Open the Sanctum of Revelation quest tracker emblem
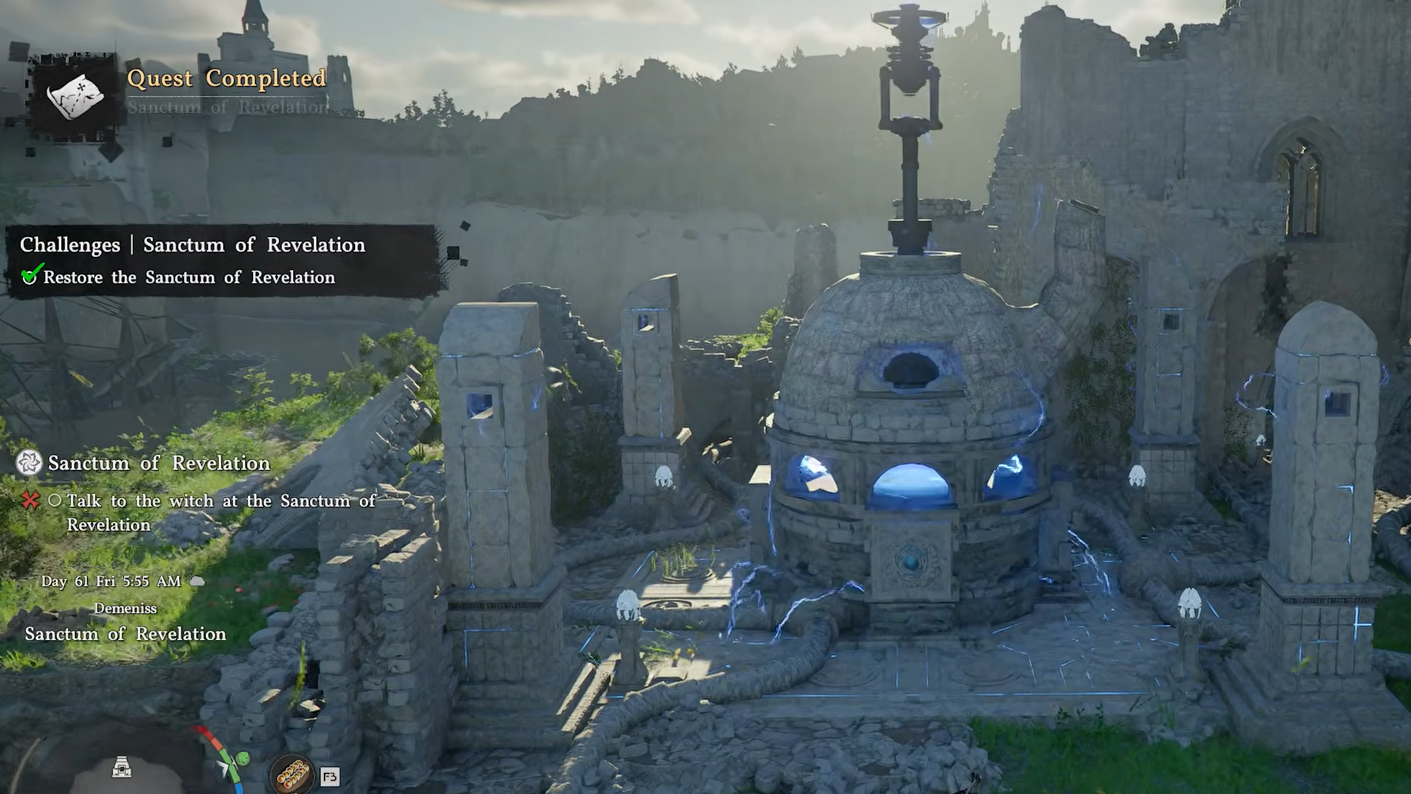The image size is (1411, 794). 29,462
